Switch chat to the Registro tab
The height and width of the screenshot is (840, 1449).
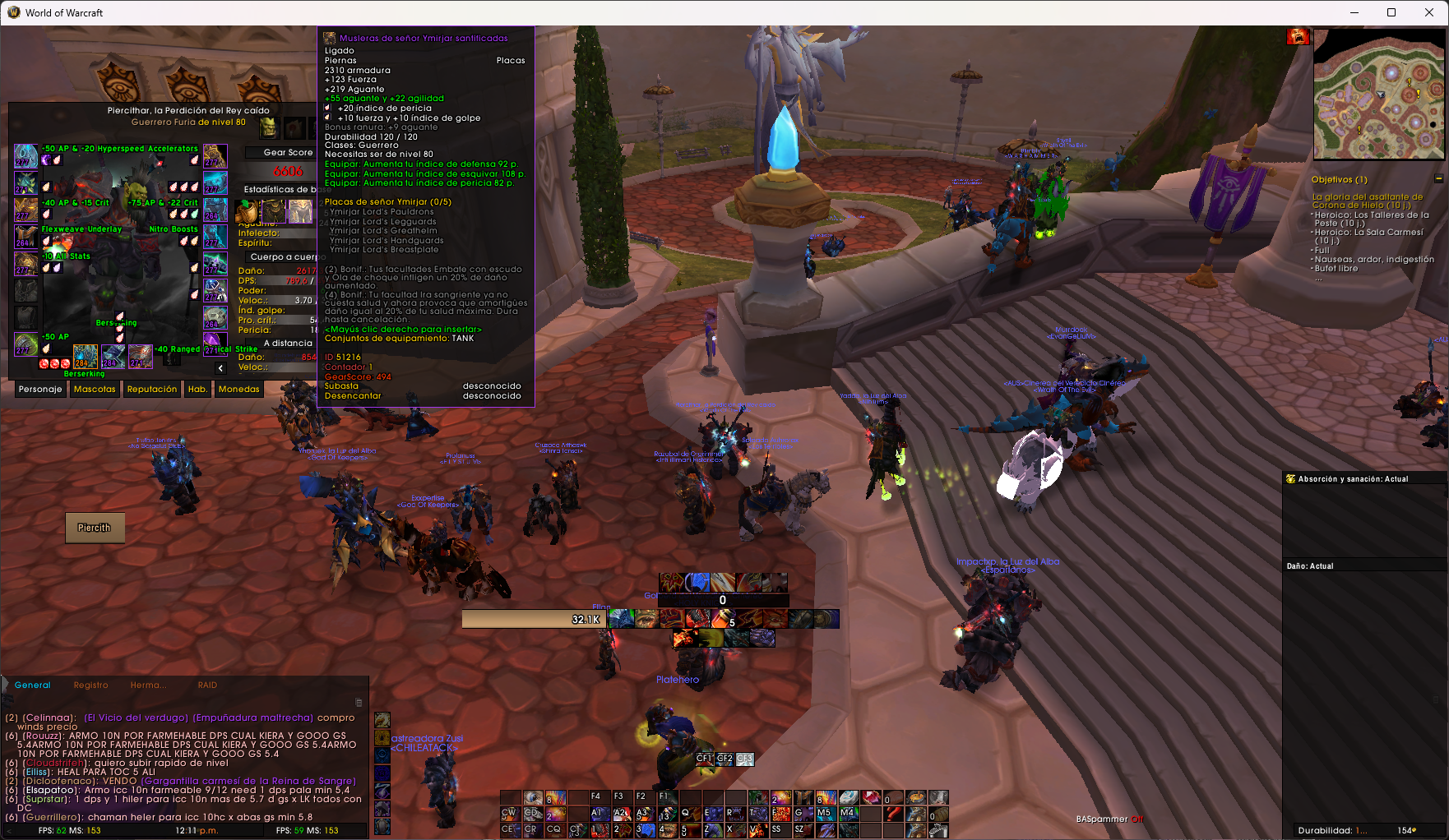pos(90,685)
